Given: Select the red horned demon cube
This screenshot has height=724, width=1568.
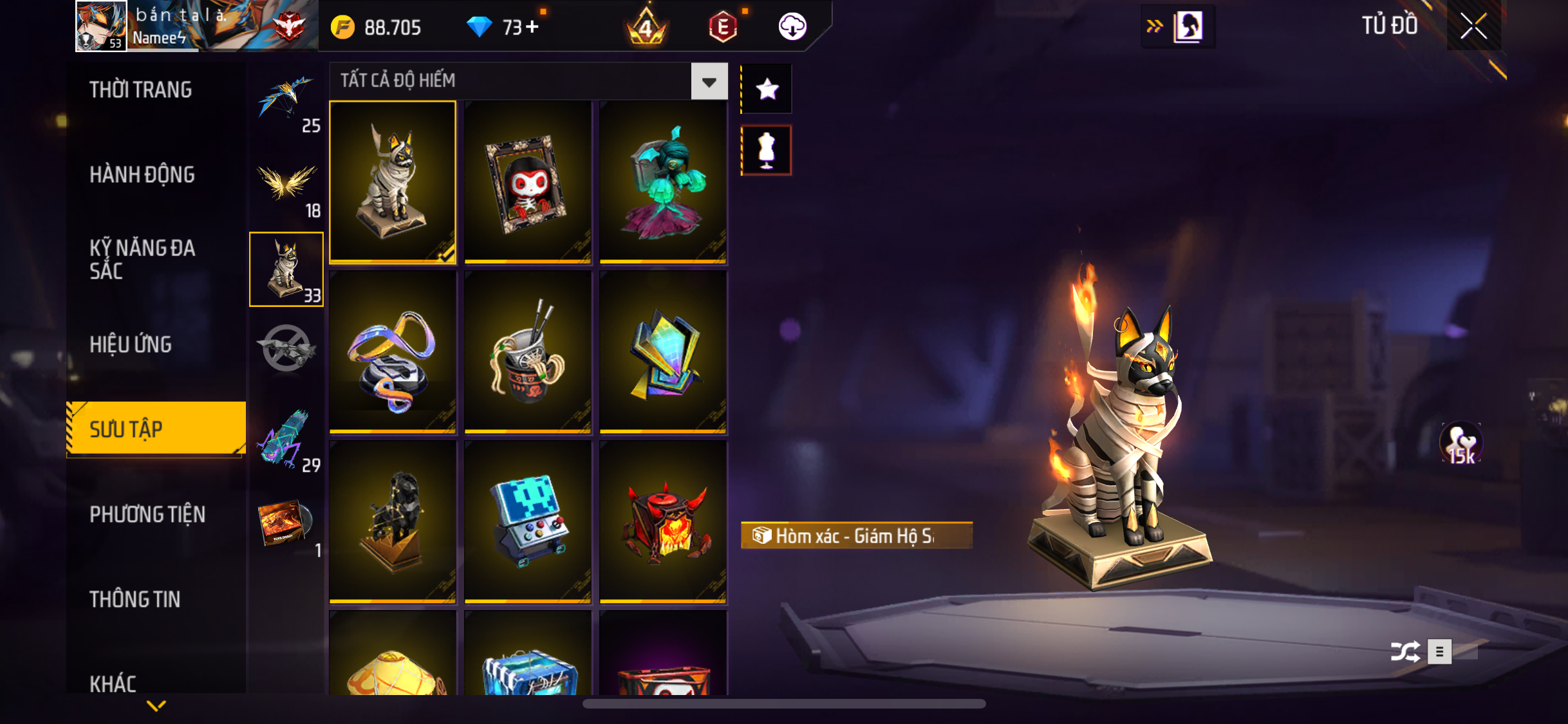Looking at the screenshot, I should pyautogui.click(x=663, y=522).
